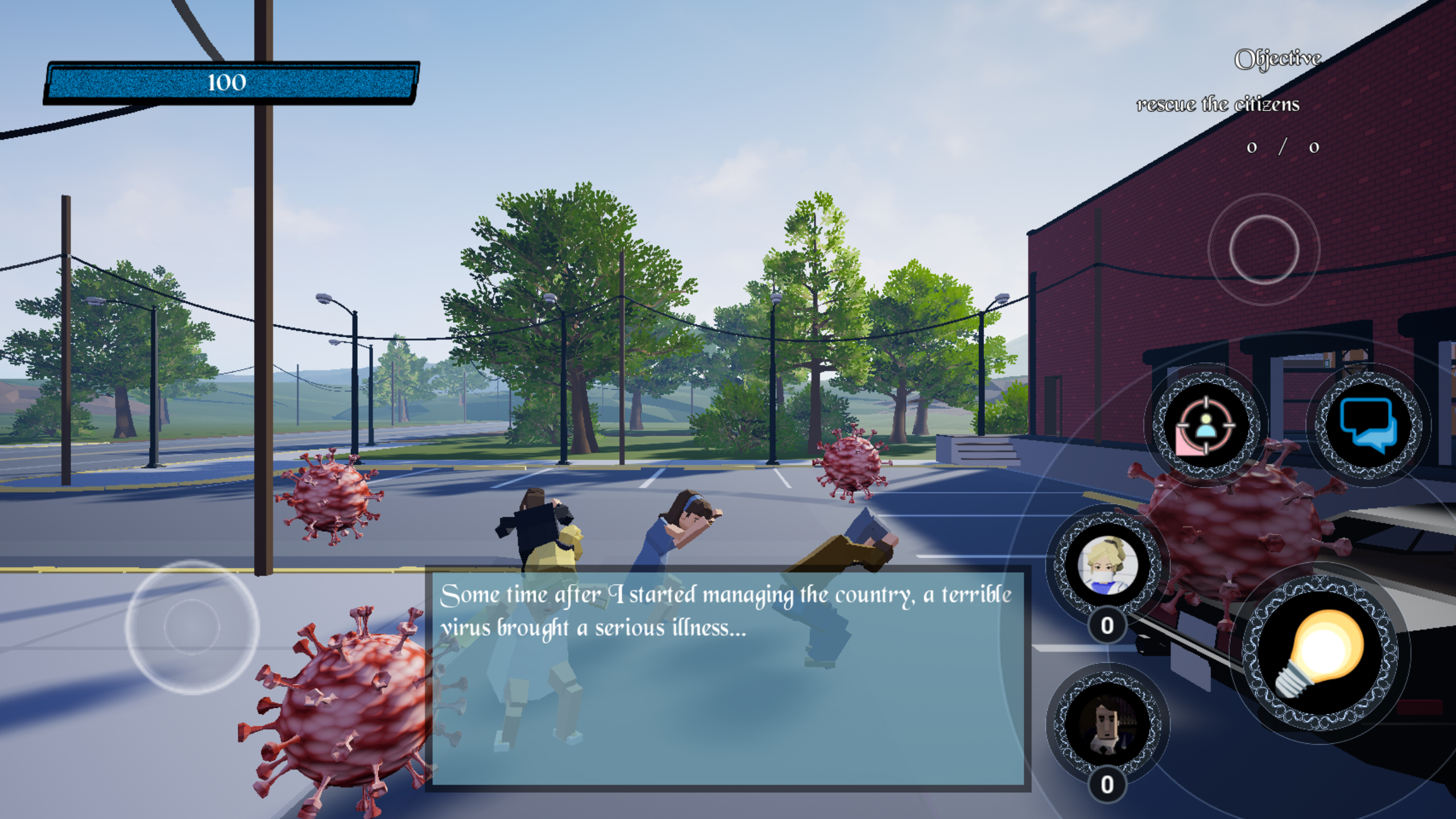The image size is (1456, 819).
Task: Tap the lightbulb action button
Action: (x=1319, y=653)
